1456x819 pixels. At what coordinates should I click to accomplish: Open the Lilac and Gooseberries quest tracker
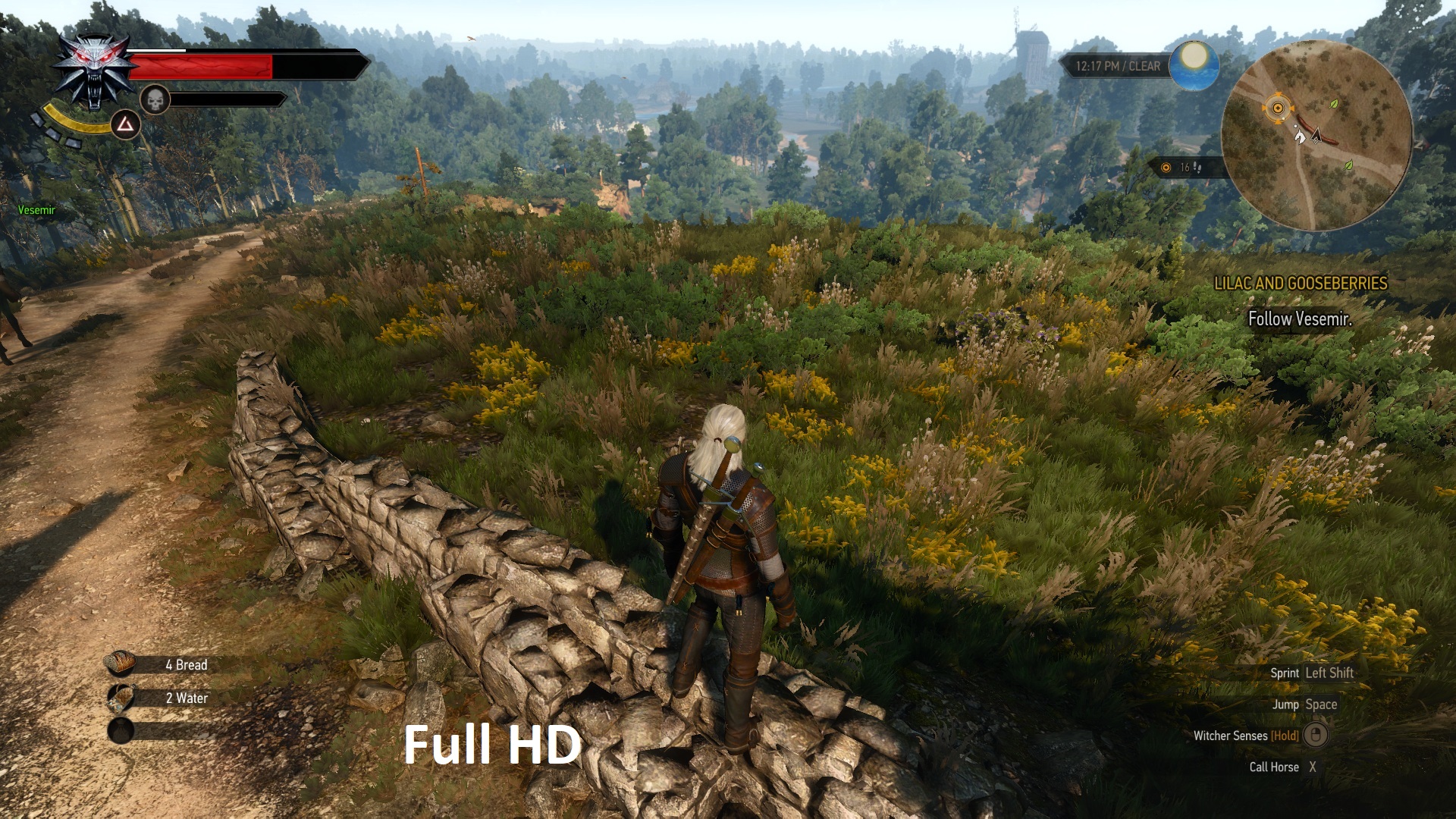[1301, 284]
